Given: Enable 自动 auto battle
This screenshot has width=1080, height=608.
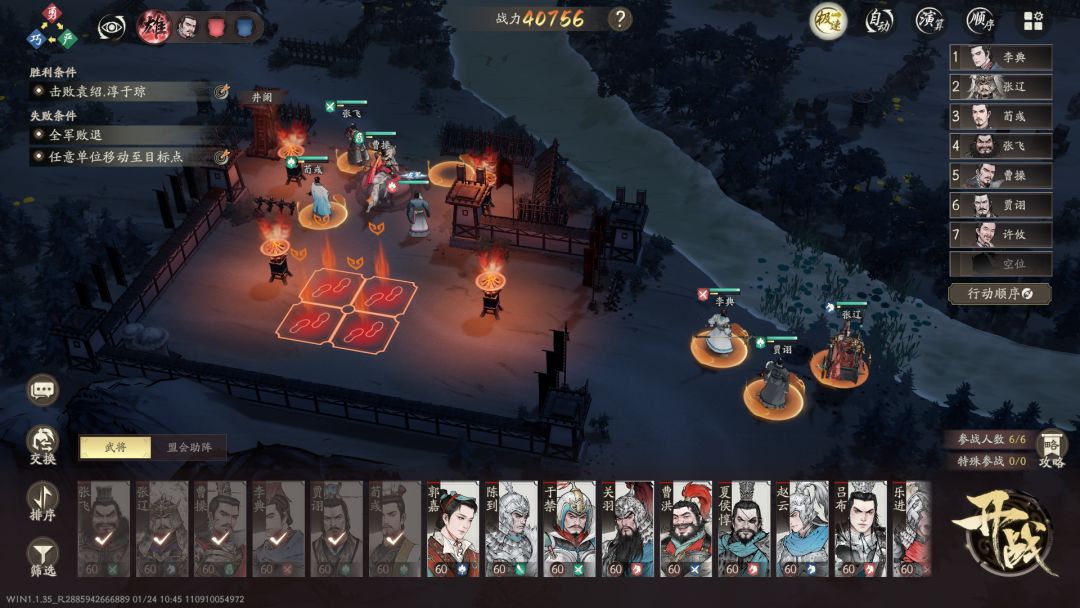Looking at the screenshot, I should [879, 19].
